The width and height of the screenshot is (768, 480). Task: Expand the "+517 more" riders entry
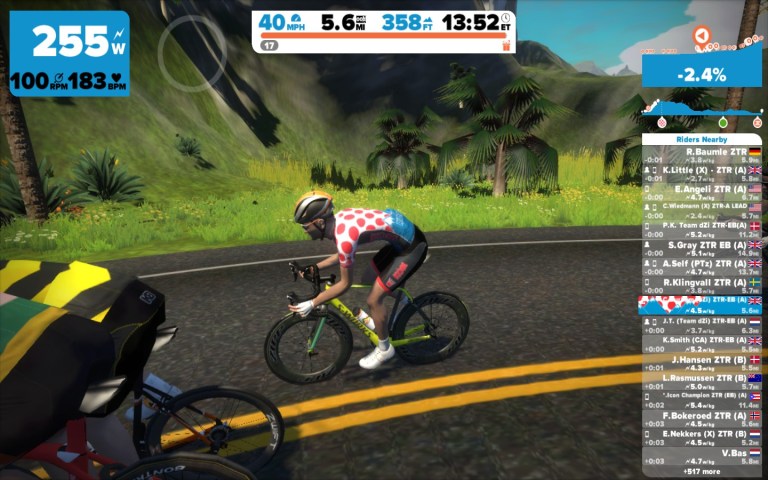point(701,470)
